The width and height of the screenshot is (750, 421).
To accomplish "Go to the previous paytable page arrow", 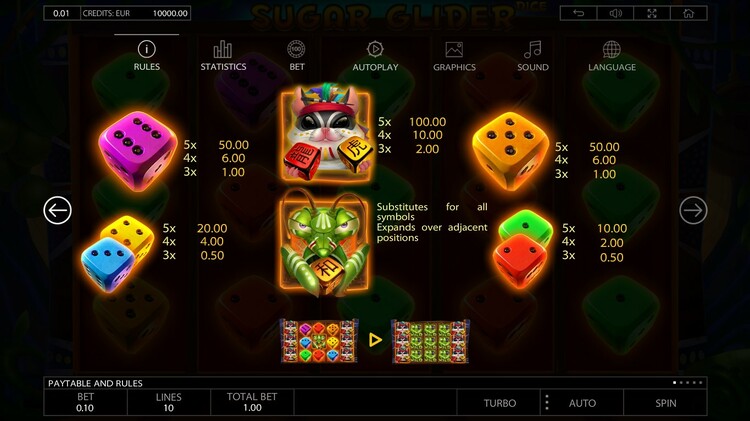I will click(58, 210).
